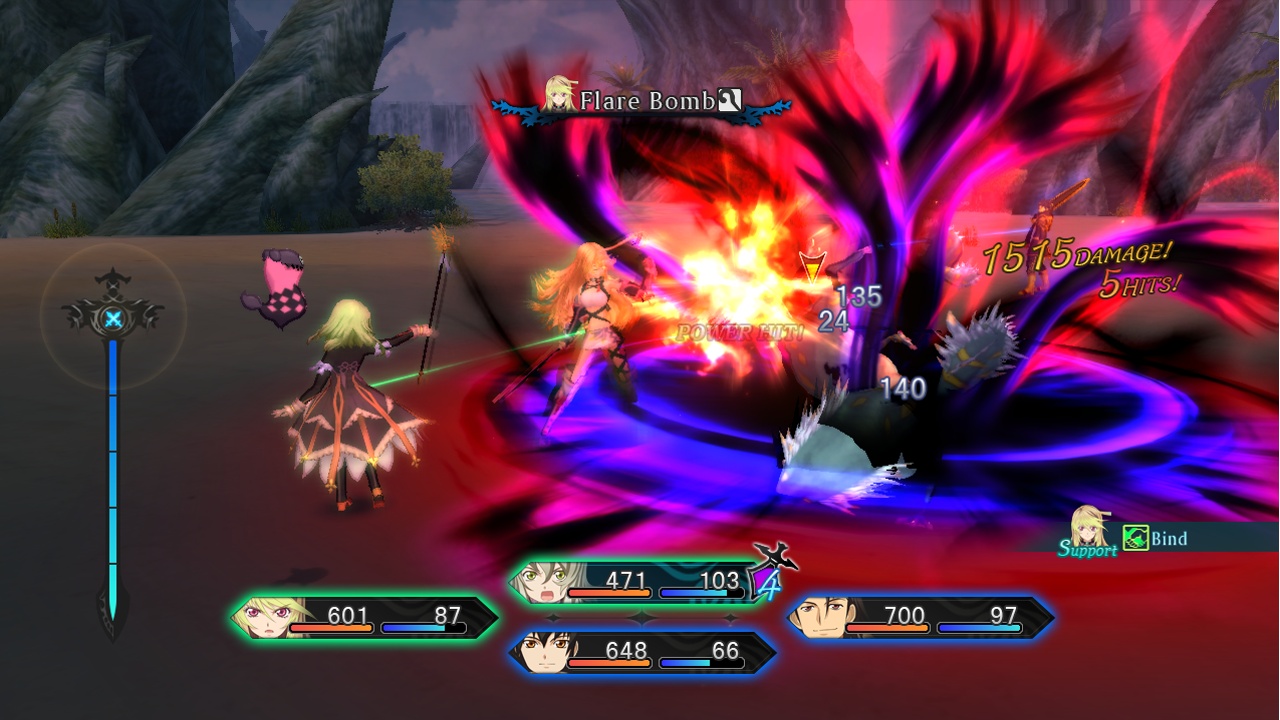Viewport: 1280px width, 720px height.
Task: Click the blue orb atop the linked gauge
Action: (x=115, y=320)
